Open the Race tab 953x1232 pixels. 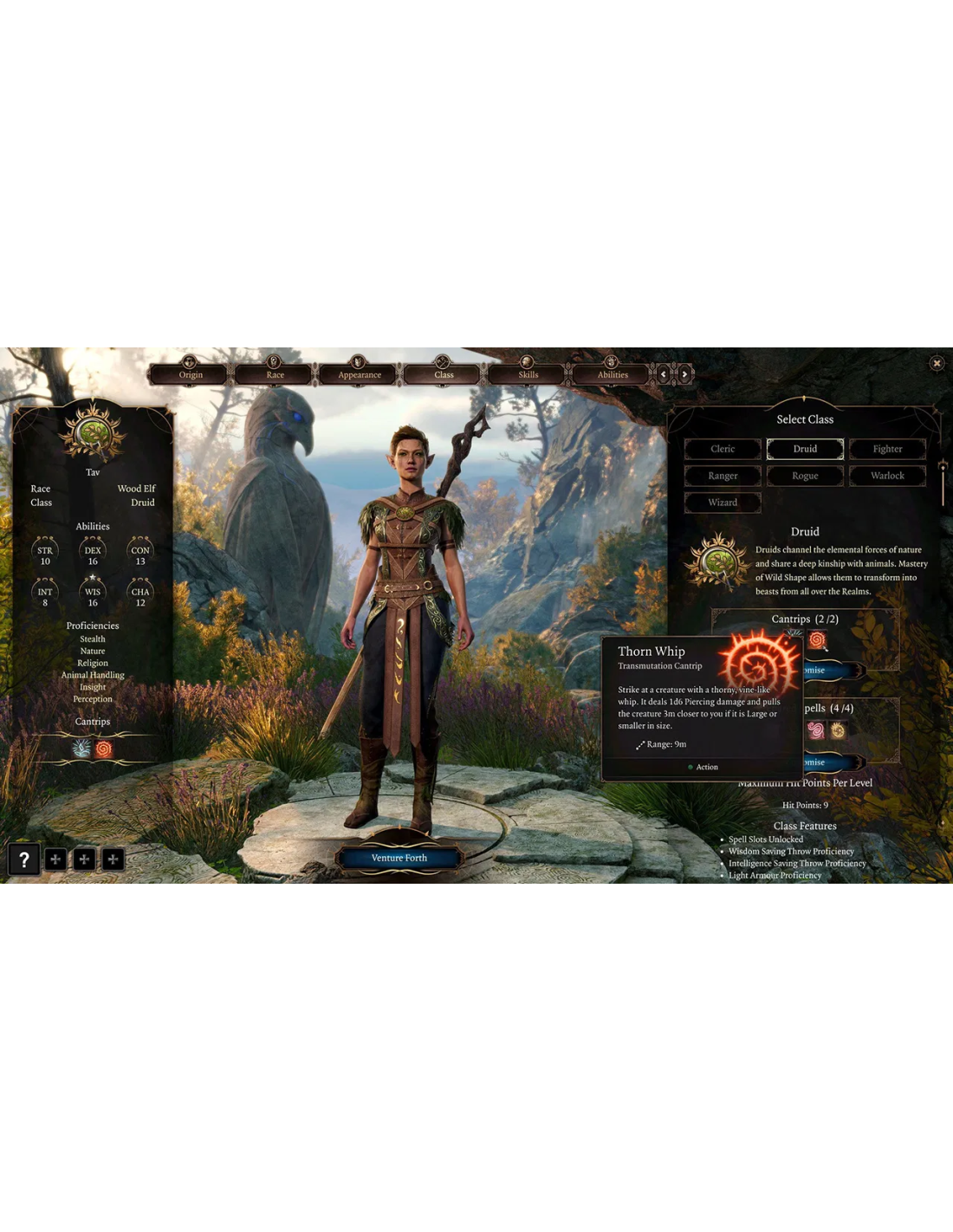(275, 374)
